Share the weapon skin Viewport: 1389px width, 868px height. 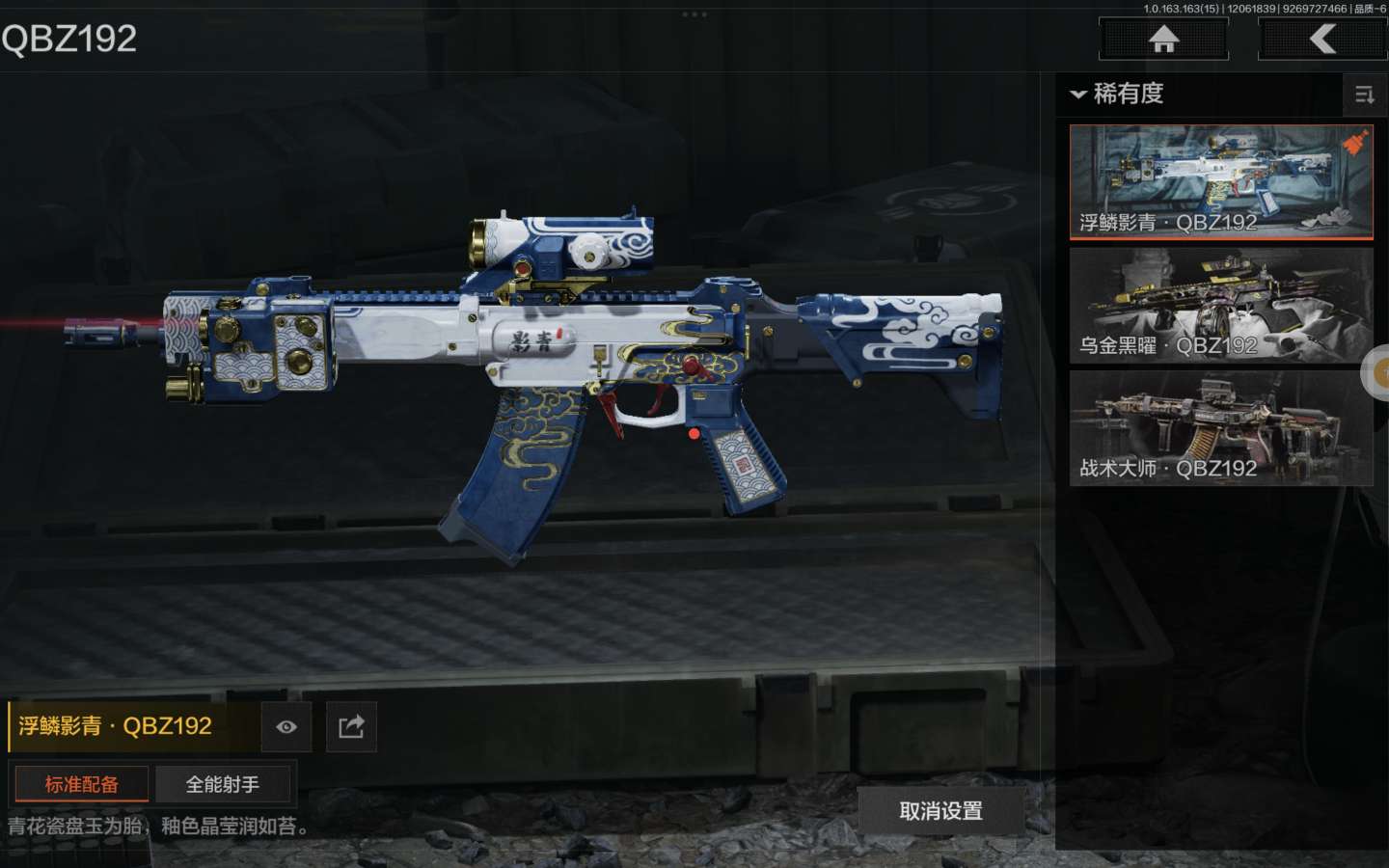(x=351, y=727)
